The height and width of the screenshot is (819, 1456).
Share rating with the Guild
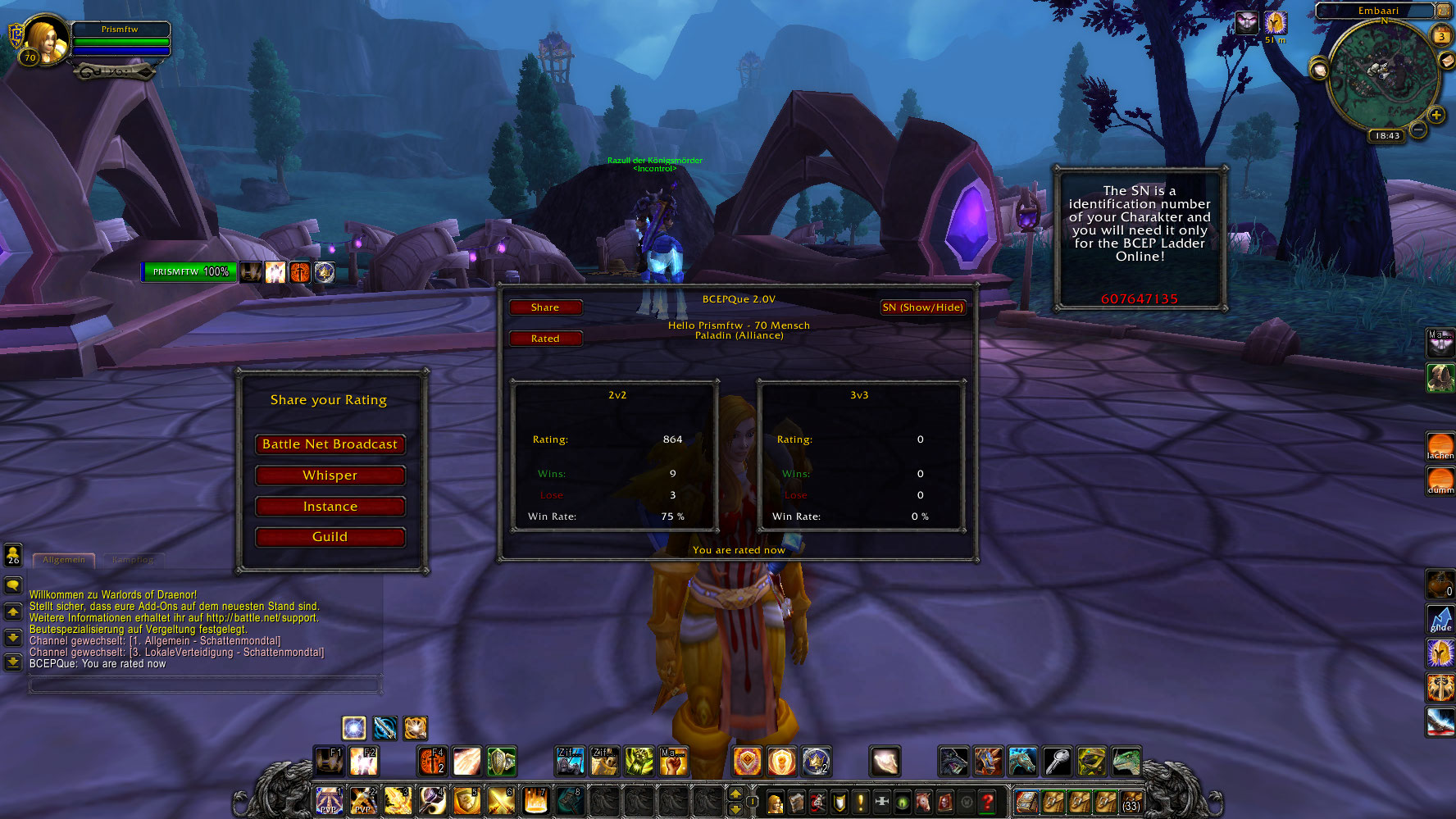tap(330, 537)
